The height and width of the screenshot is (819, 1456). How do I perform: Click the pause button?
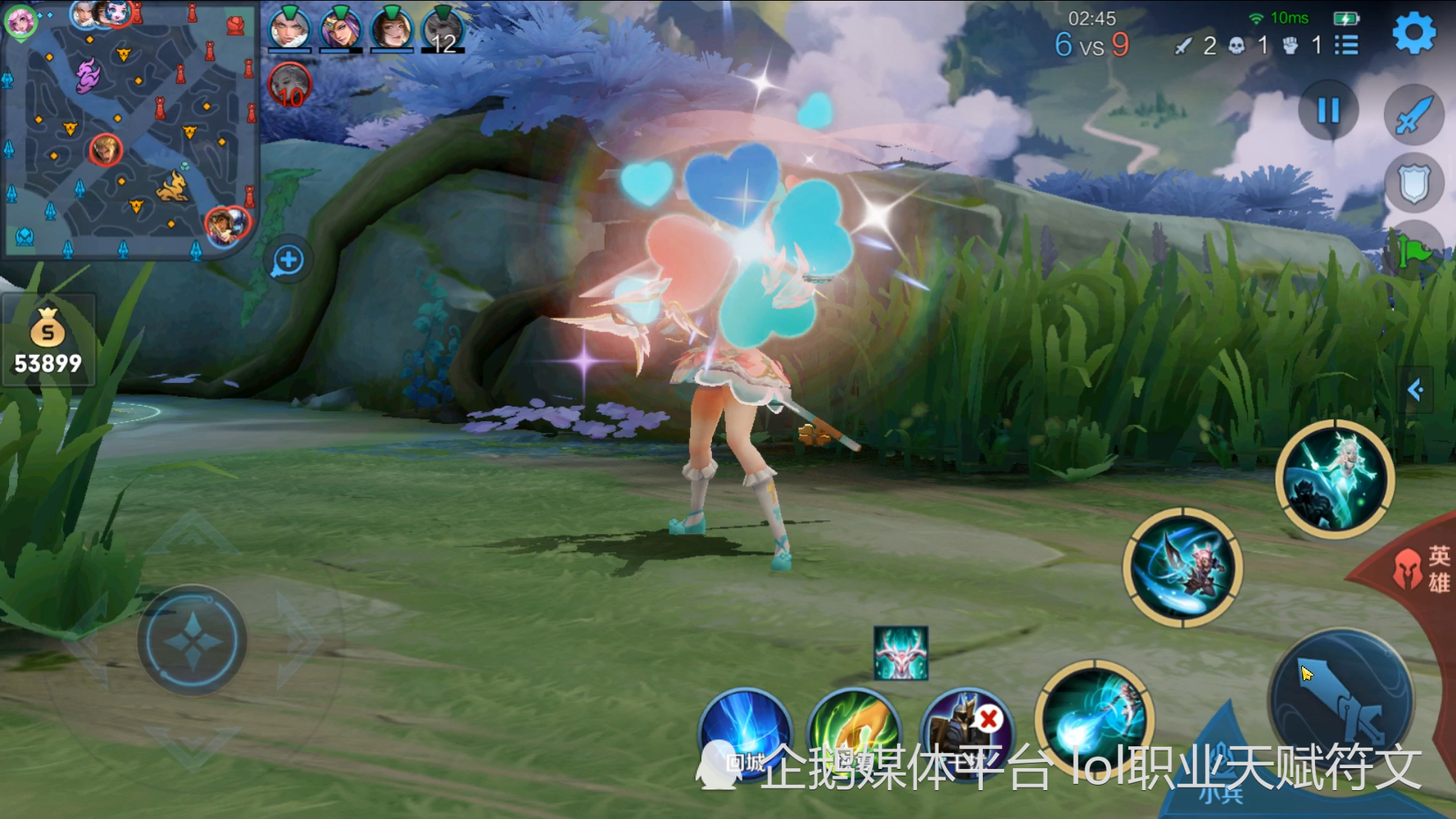tap(1328, 111)
